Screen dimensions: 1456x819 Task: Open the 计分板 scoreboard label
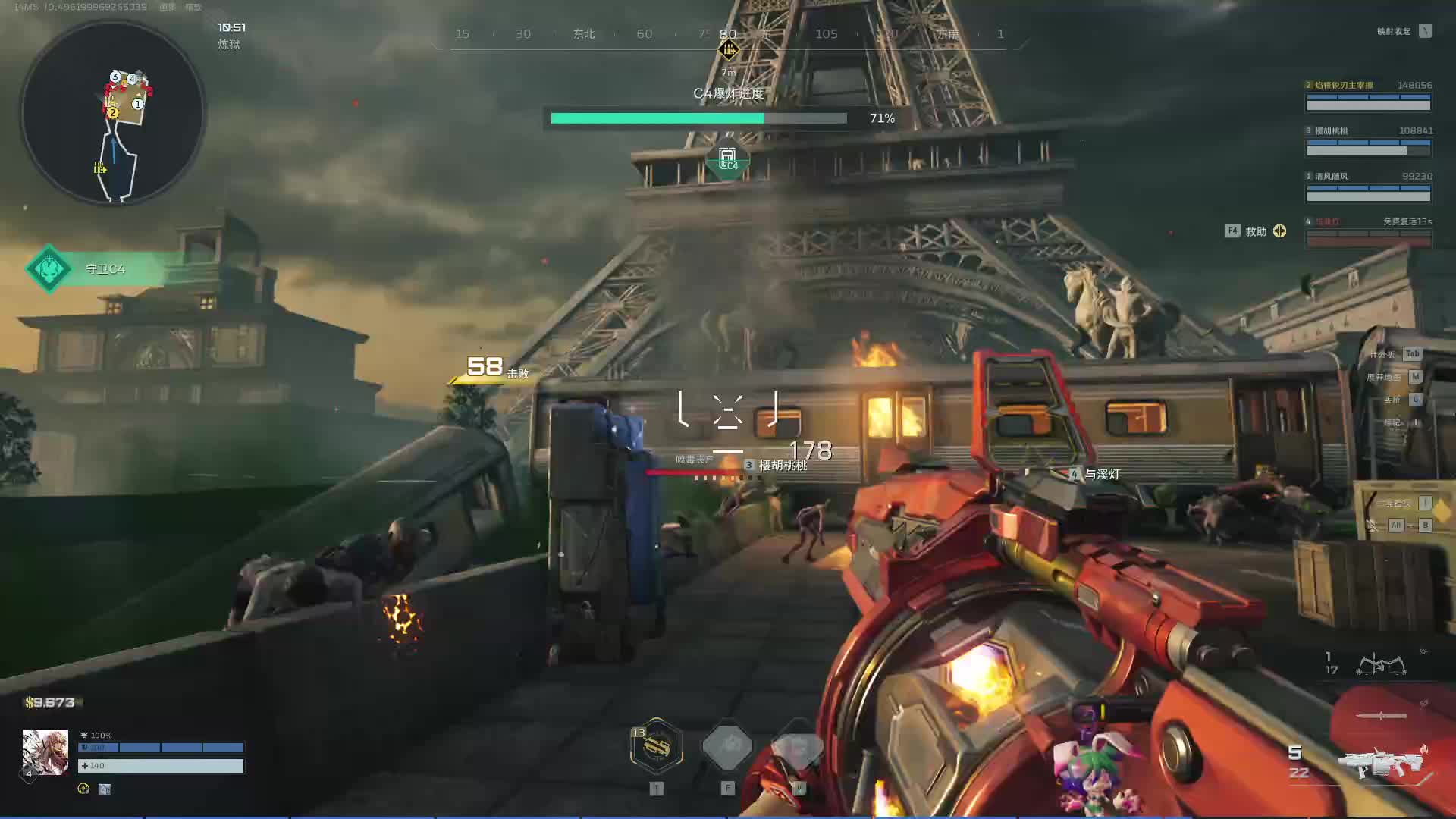(1383, 354)
